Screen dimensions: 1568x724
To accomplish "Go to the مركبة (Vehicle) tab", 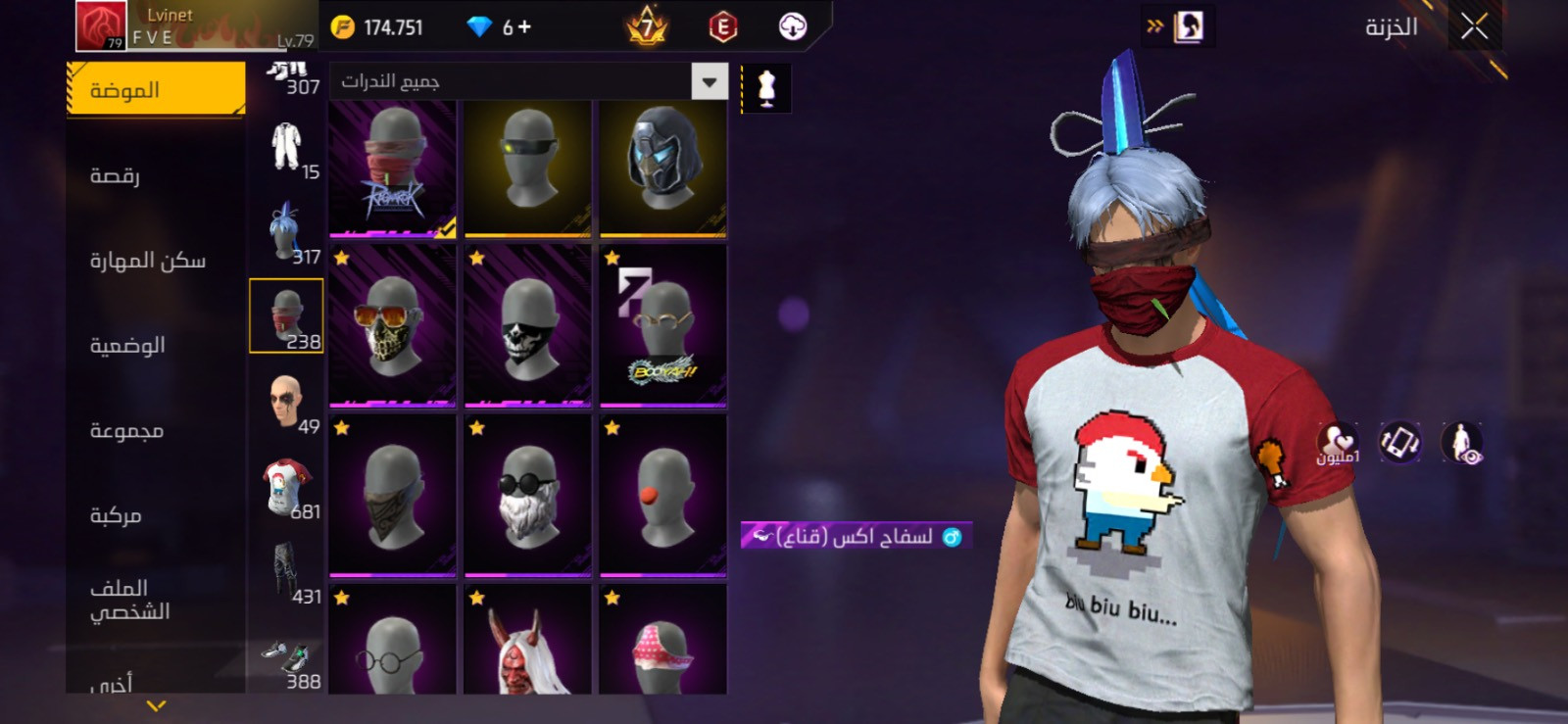I will tap(116, 515).
